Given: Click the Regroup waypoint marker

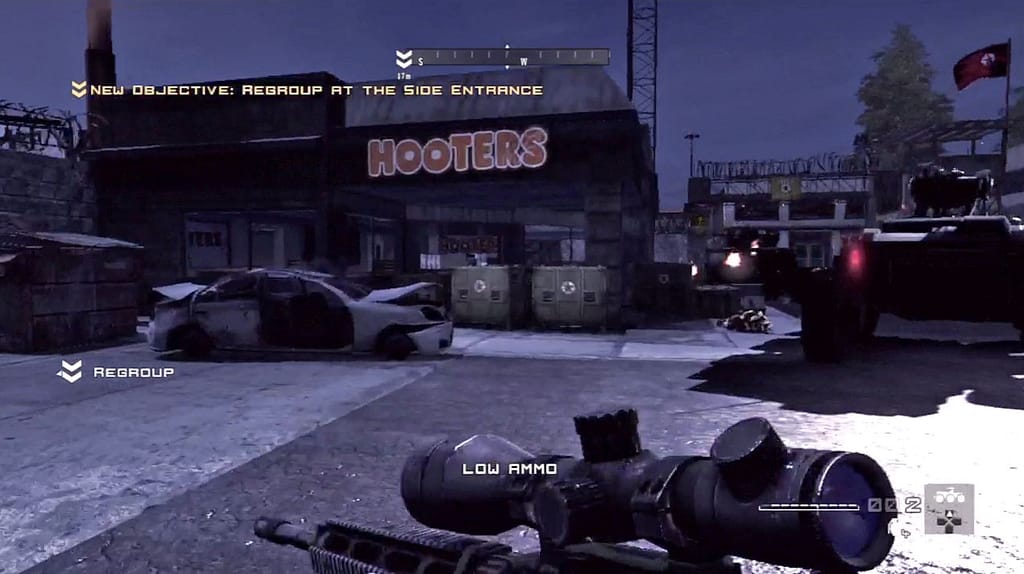Looking at the screenshot, I should [70, 372].
